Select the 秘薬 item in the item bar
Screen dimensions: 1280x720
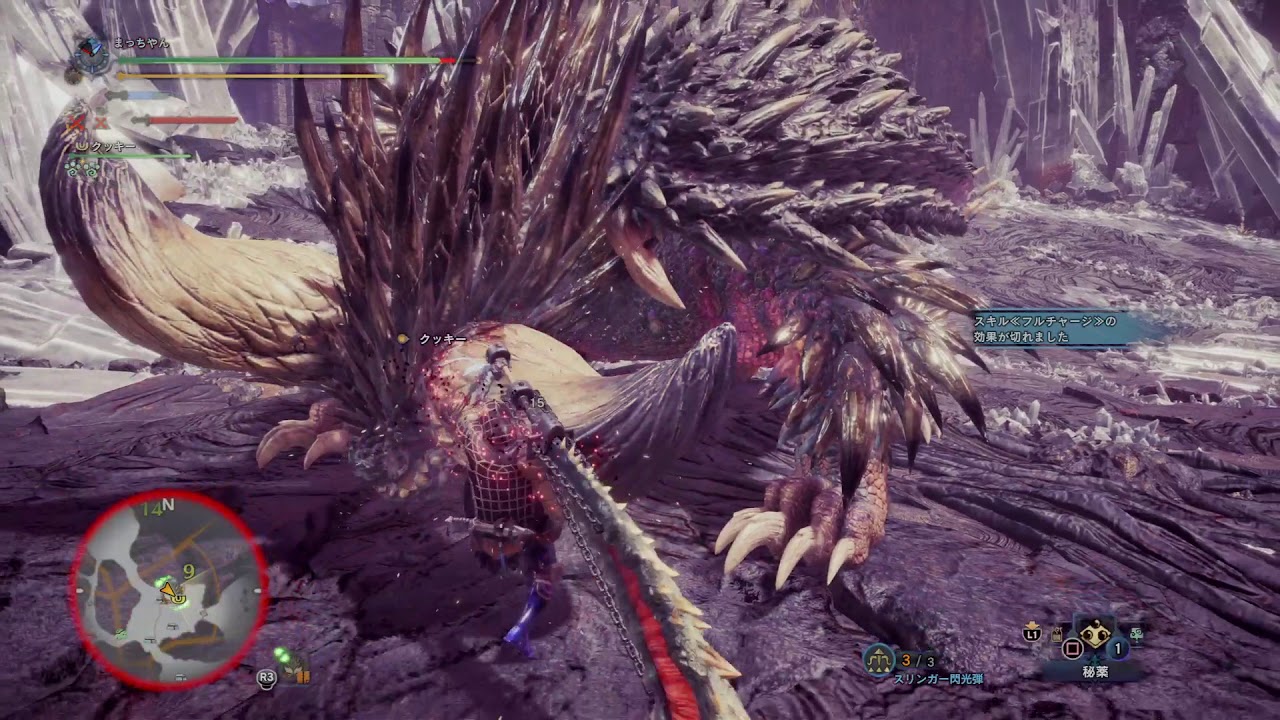[1095, 636]
